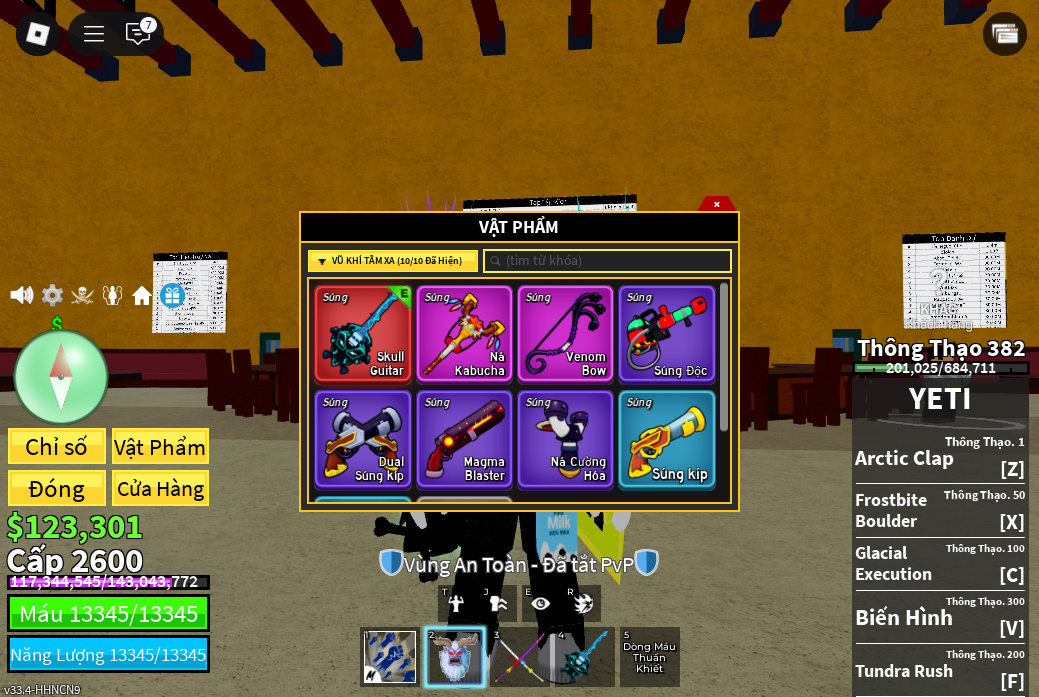Pick the Ná Cường Hóa item
Viewport: 1039px width, 697px height.
565,439
